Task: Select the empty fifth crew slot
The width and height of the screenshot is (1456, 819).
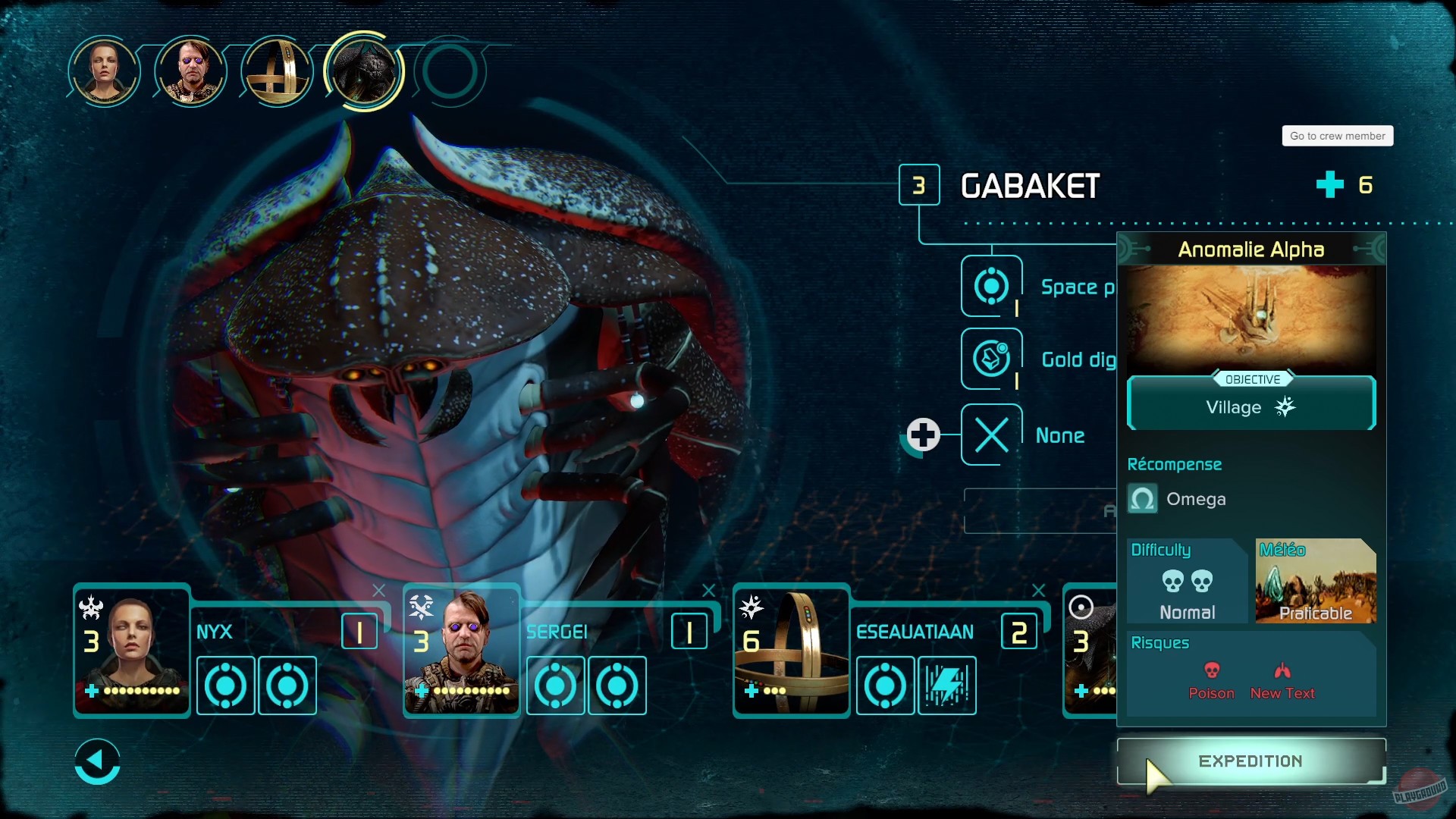Action: (449, 72)
